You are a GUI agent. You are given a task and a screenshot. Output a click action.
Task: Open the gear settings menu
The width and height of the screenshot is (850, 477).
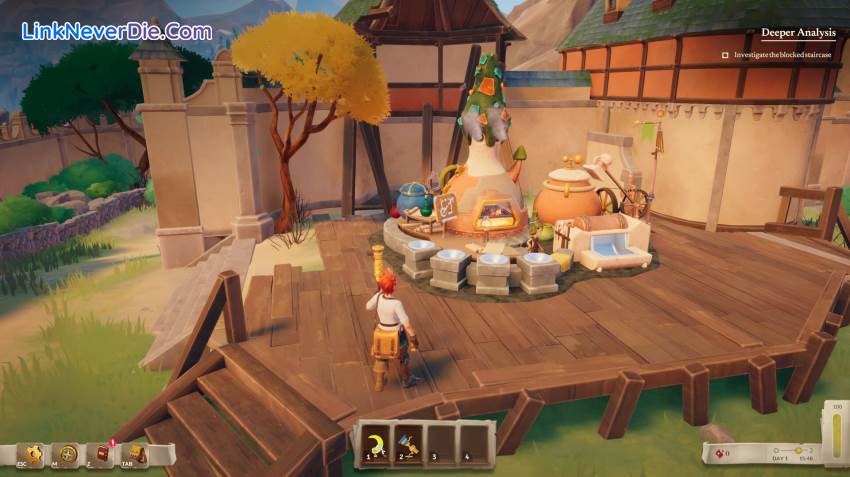[x=35, y=454]
